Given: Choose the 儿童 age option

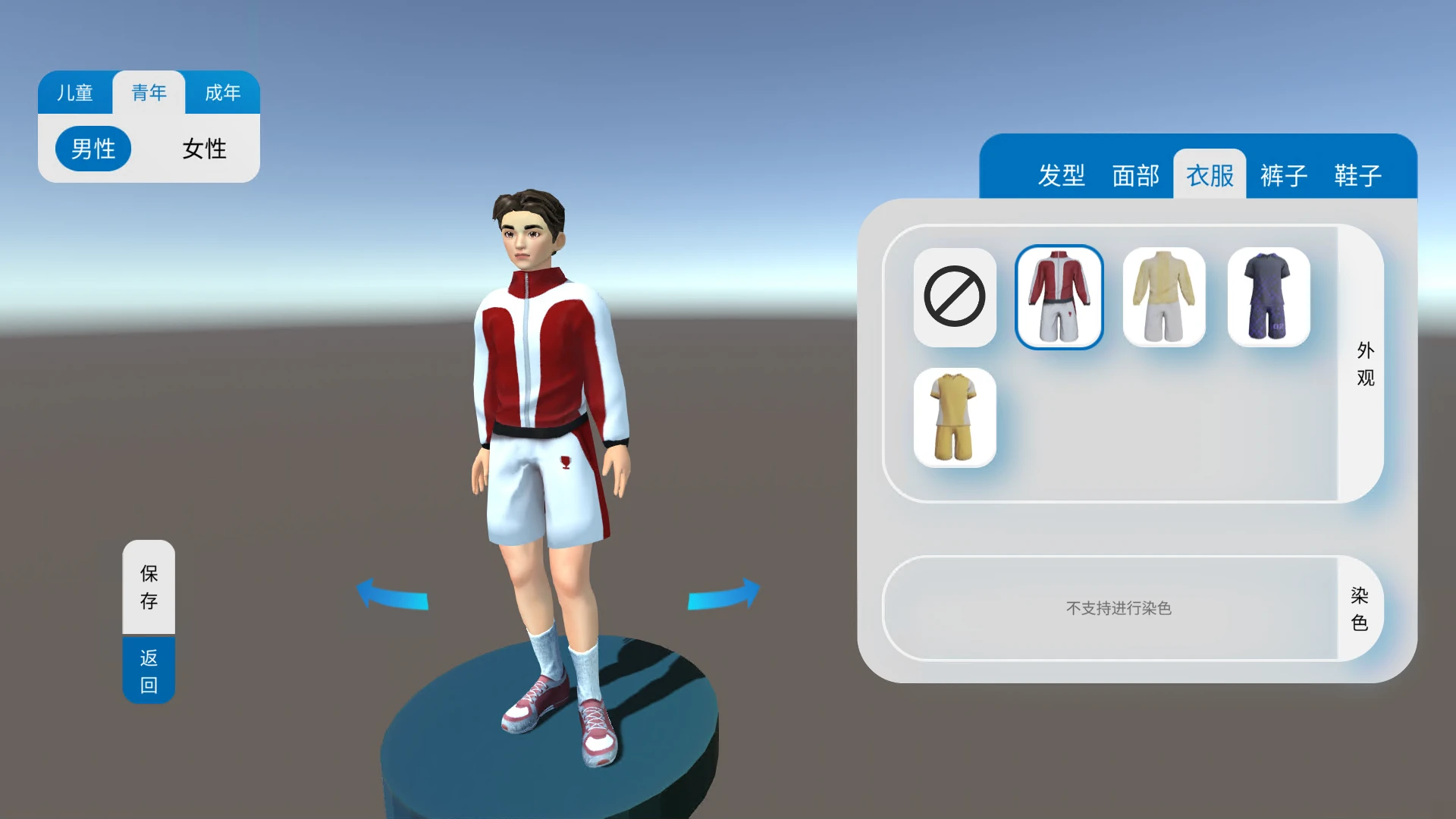Looking at the screenshot, I should pyautogui.click(x=76, y=93).
